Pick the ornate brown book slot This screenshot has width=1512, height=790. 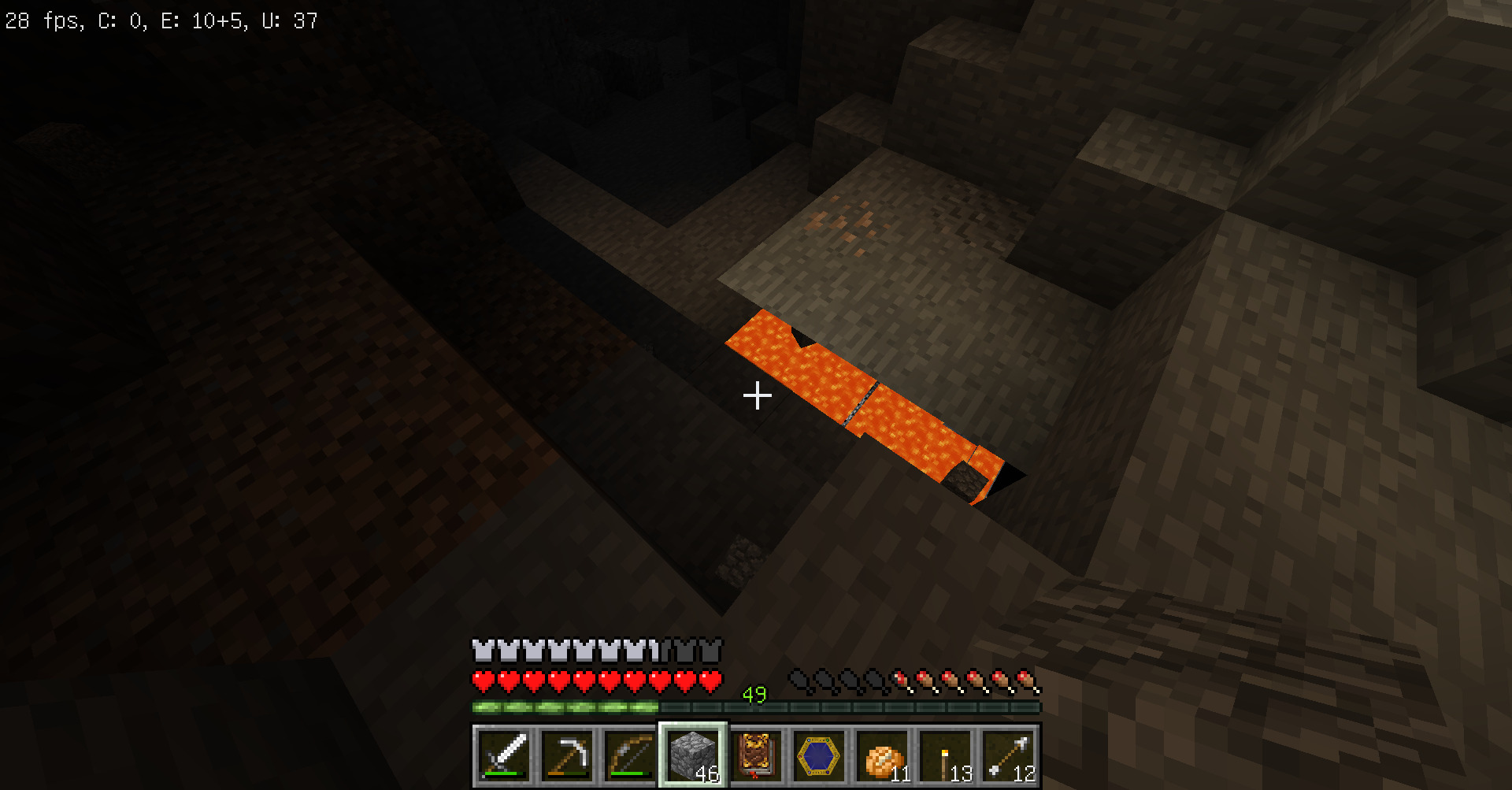[756, 755]
